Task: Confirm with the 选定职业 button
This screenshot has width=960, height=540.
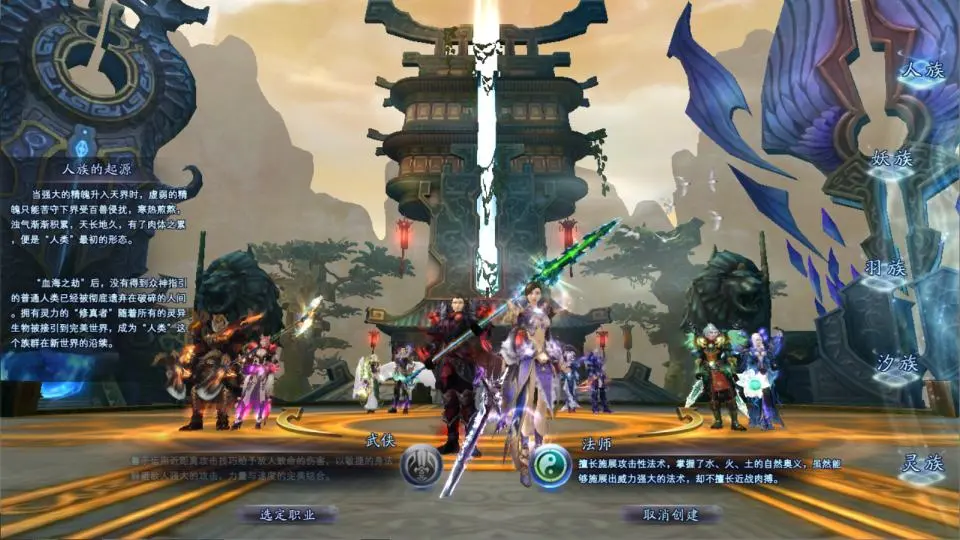Action: [287, 514]
